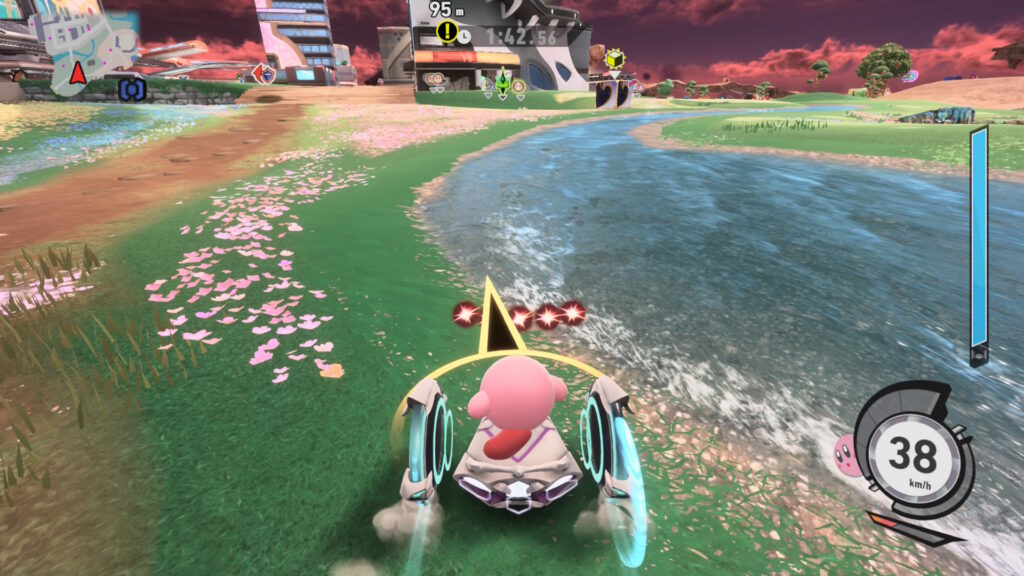Viewport: 1024px width, 576px height.
Task: Click the yellow exclamation event alert
Action: pos(447,33)
